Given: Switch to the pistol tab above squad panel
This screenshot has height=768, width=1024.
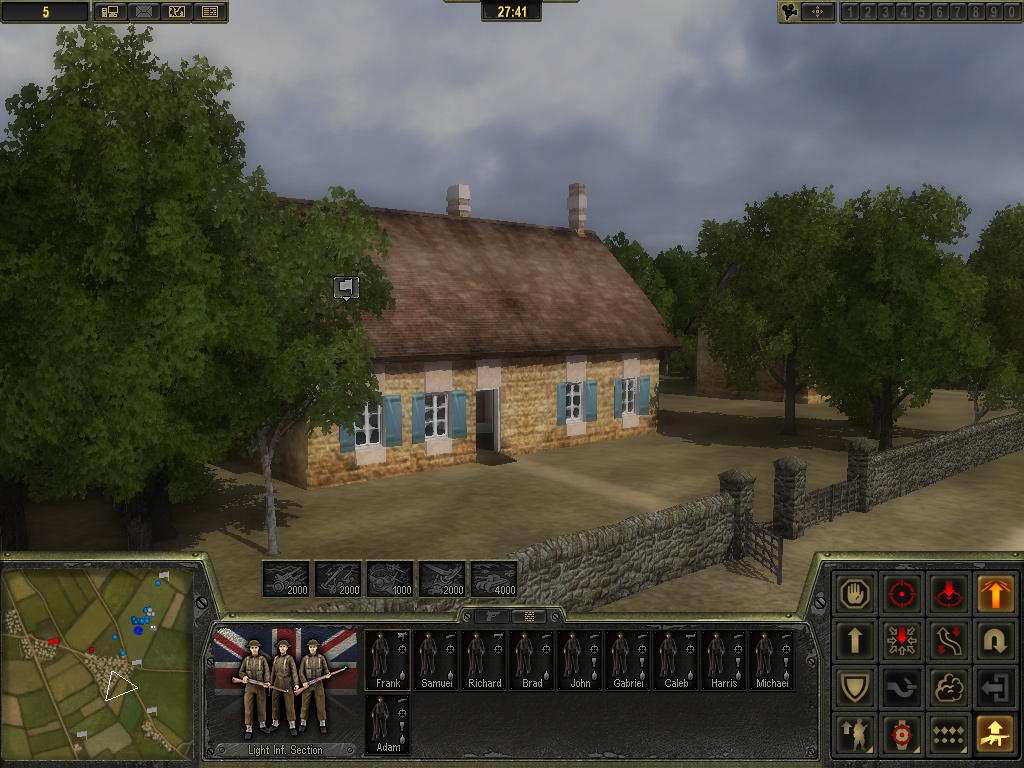Looking at the screenshot, I should (492, 616).
